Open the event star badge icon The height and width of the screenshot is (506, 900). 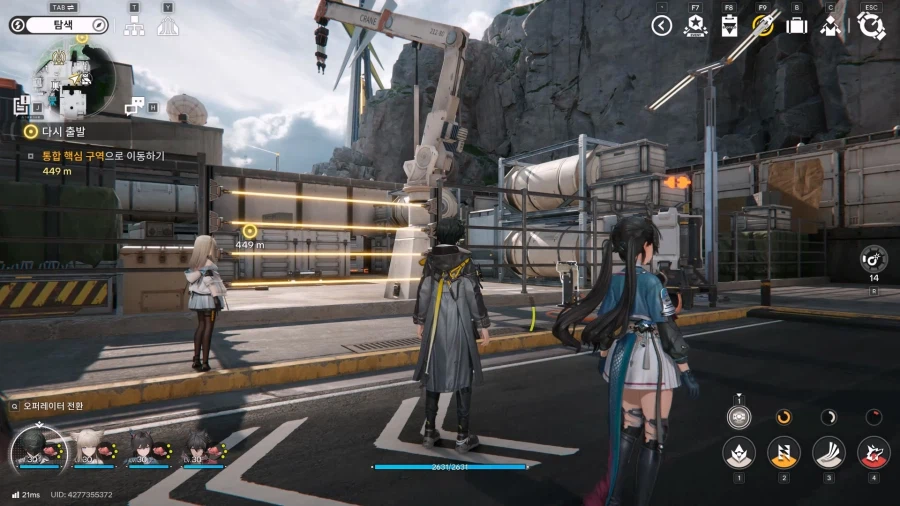695,26
